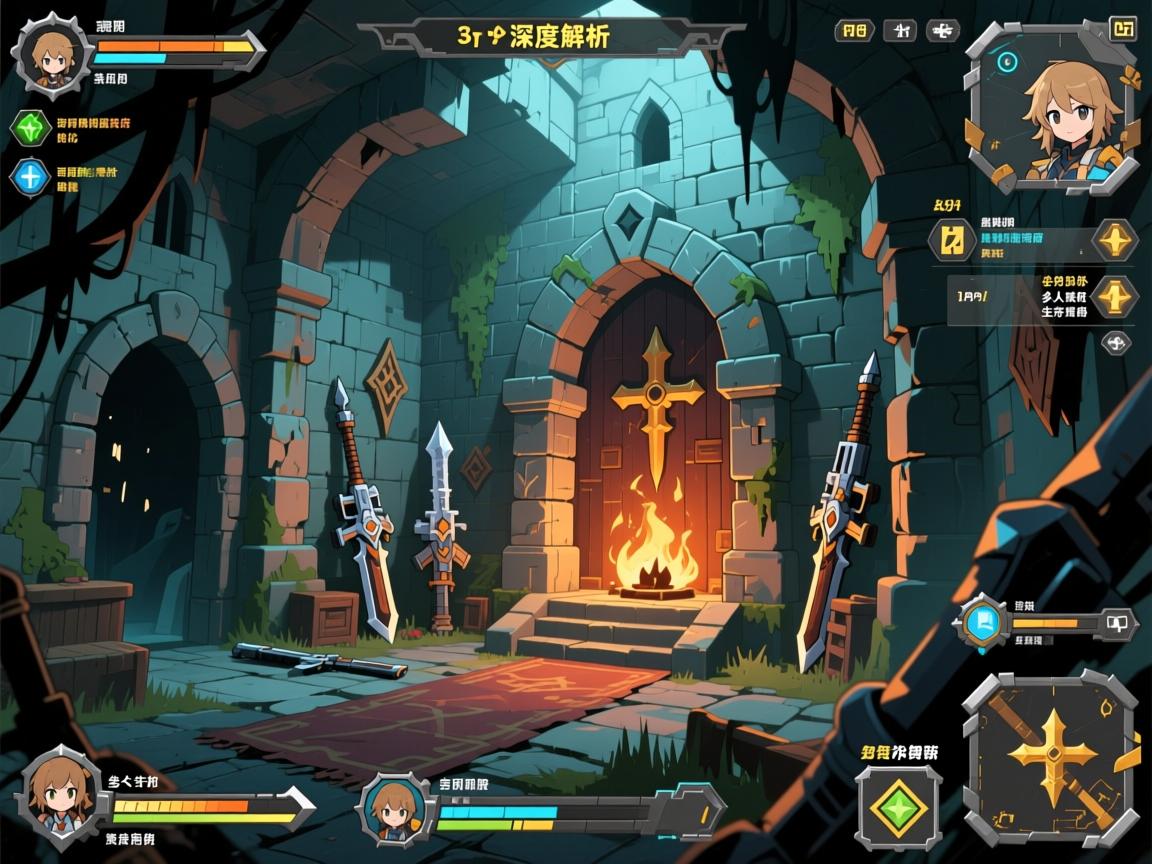Click the small grey swirl button

tap(1115, 343)
